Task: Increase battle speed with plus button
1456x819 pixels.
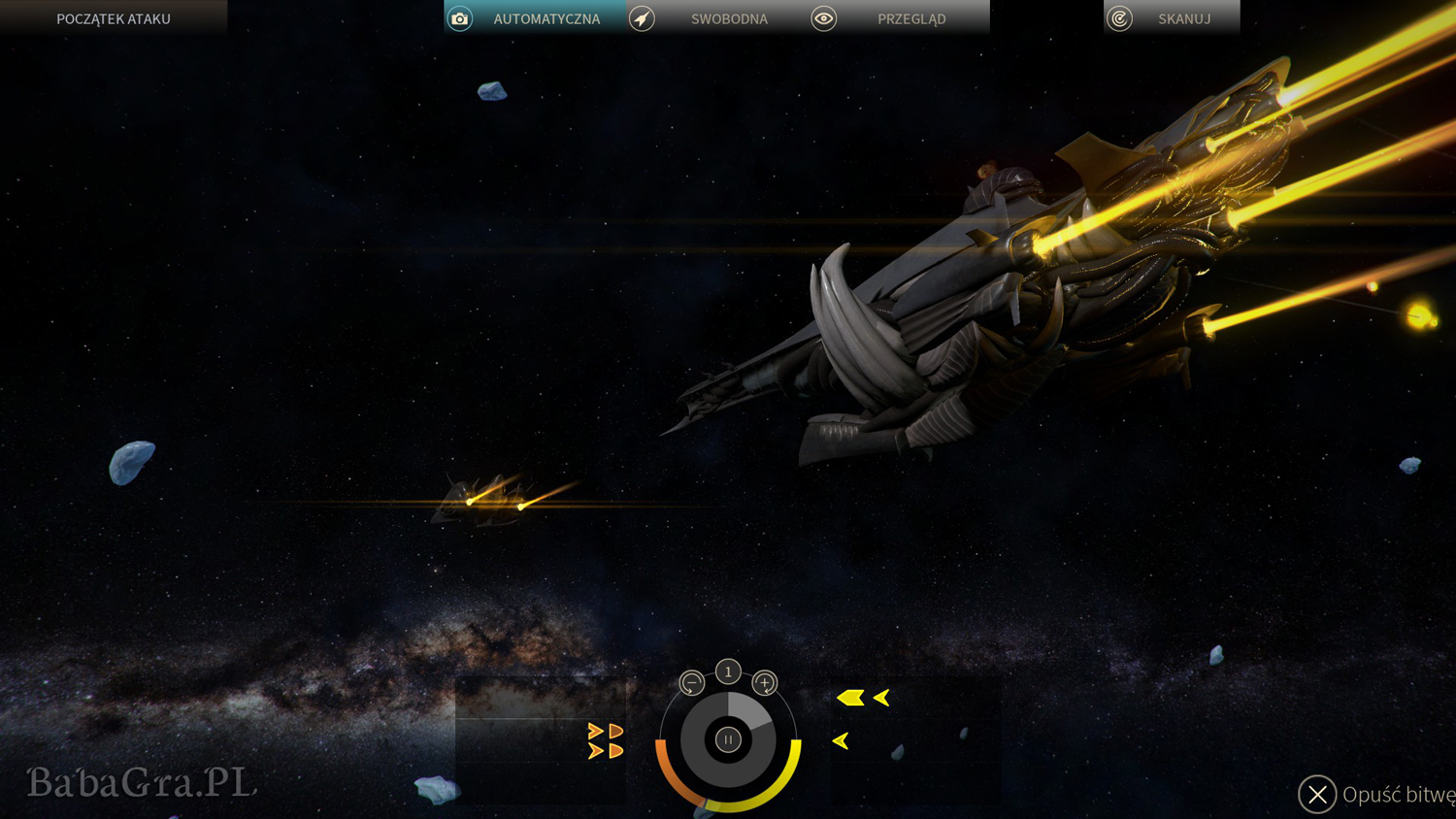Action: [x=765, y=683]
